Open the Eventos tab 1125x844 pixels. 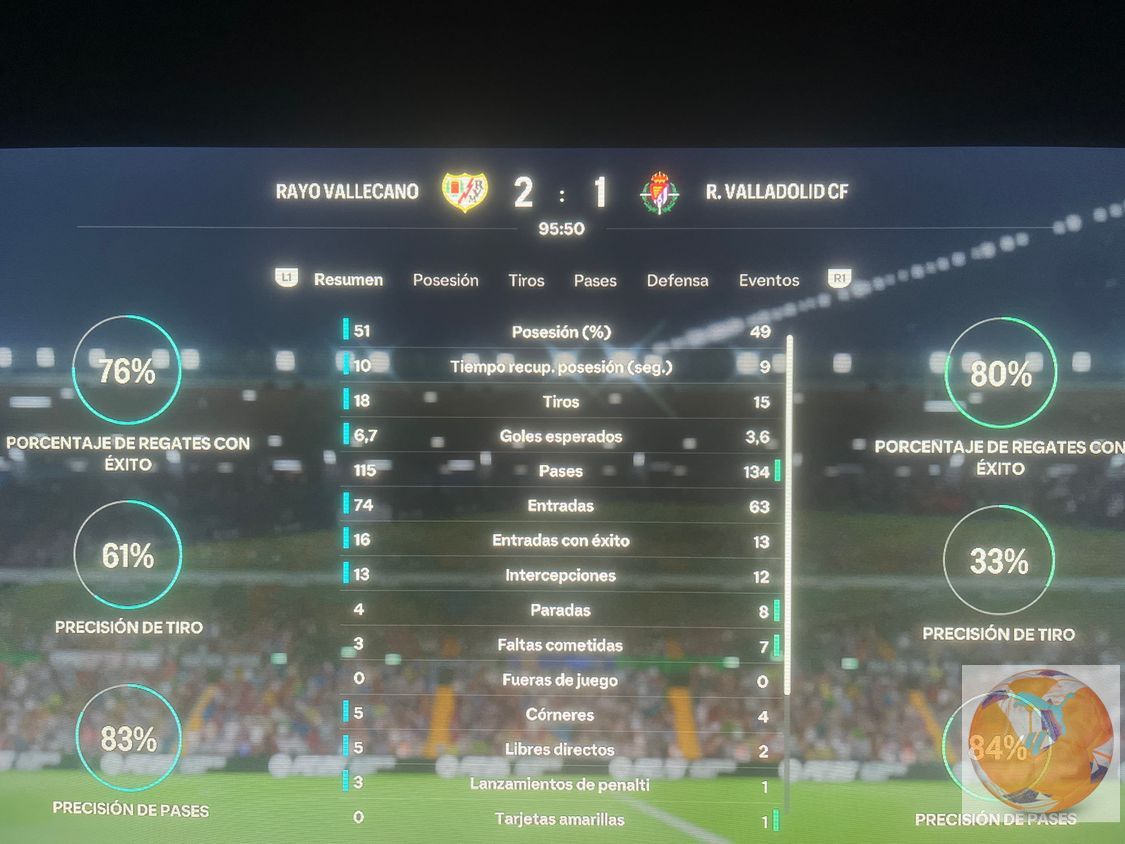(x=769, y=281)
